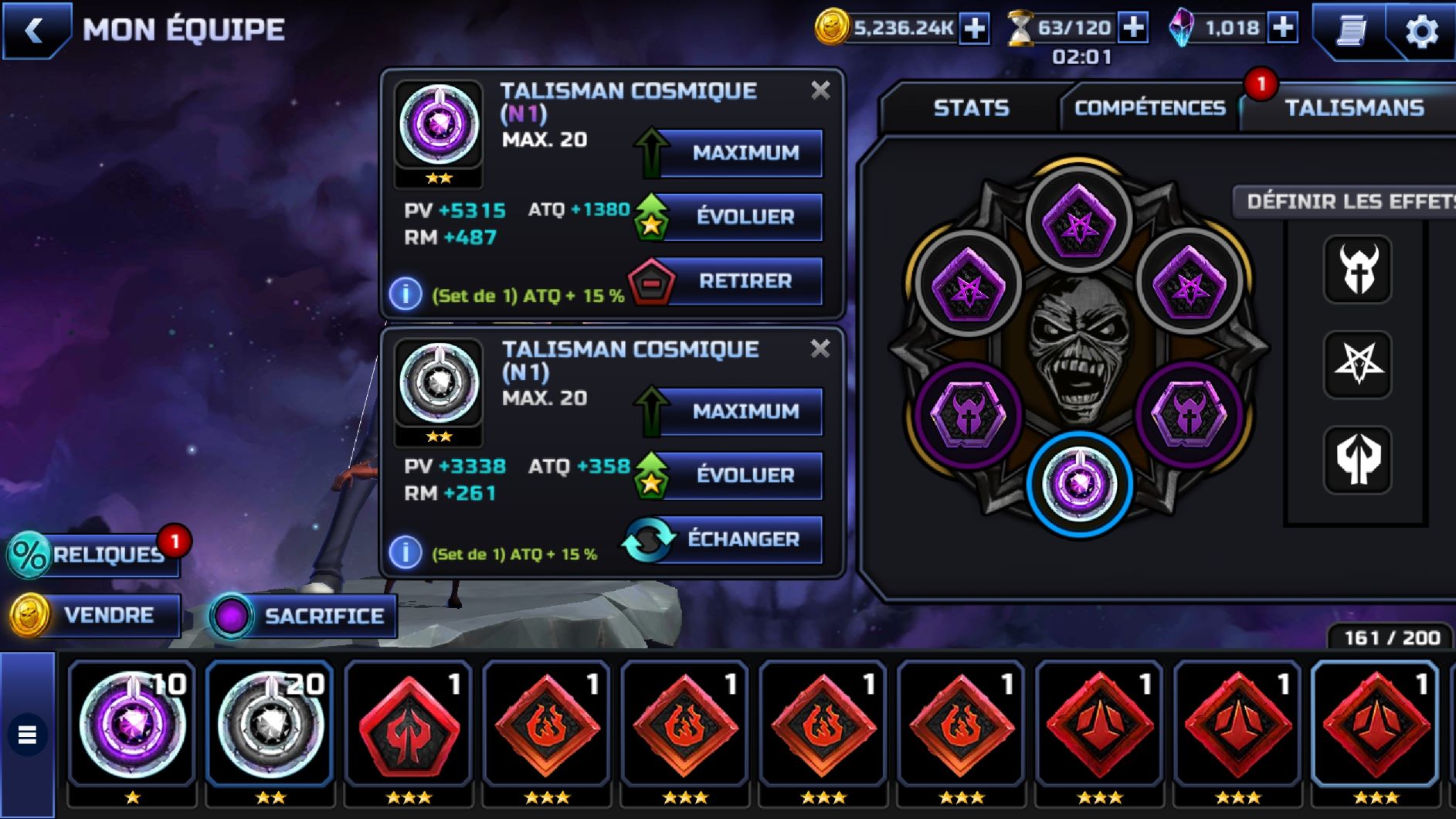The height and width of the screenshot is (819, 1456).
Task: Select the grey level 20 cosmic talisman
Action: [270, 725]
